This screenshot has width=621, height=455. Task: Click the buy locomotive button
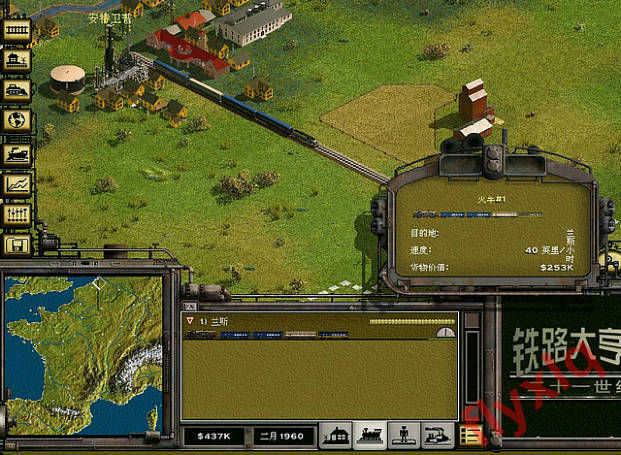(17, 153)
